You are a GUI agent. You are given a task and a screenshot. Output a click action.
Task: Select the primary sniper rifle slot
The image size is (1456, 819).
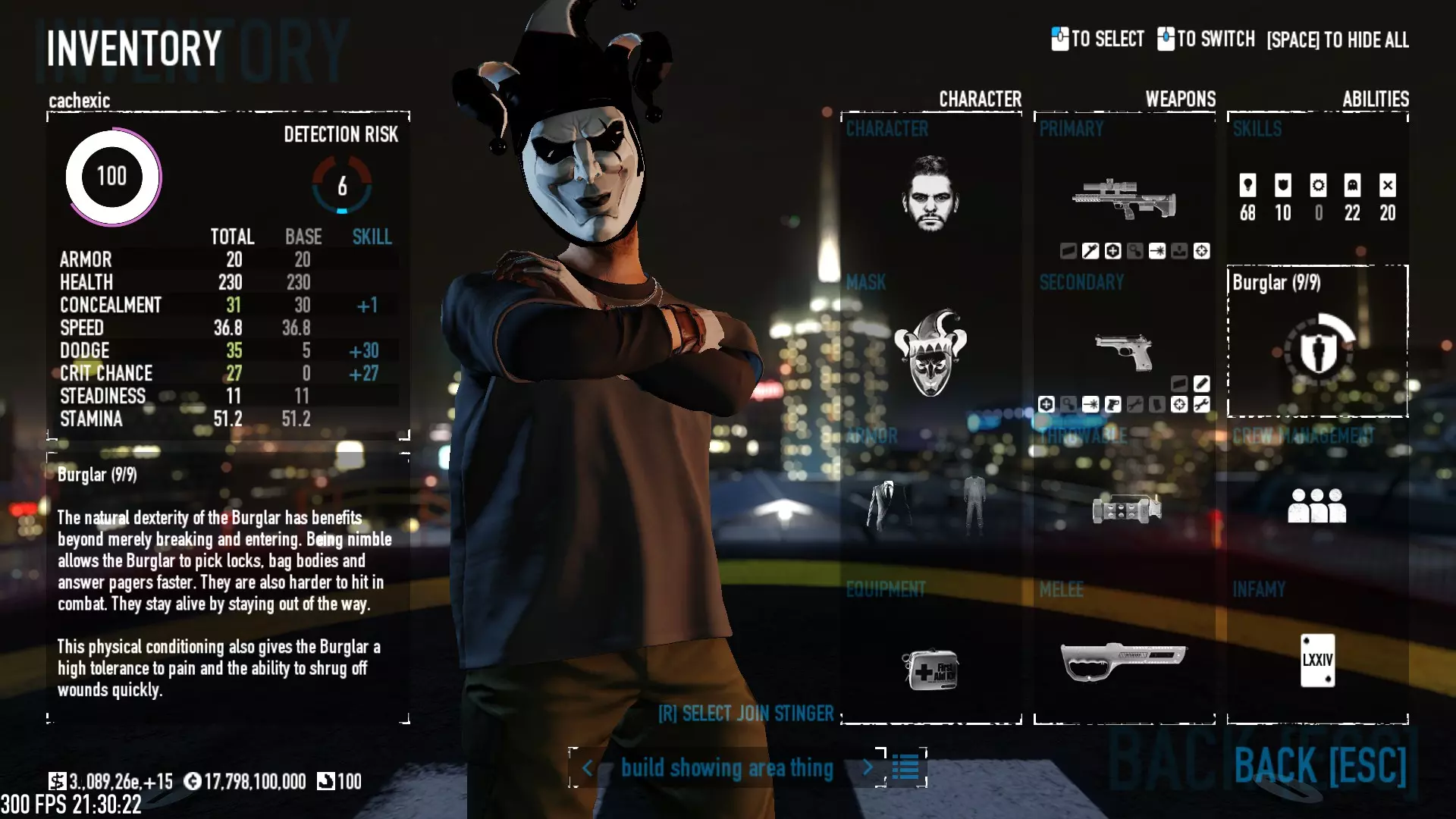1124,199
